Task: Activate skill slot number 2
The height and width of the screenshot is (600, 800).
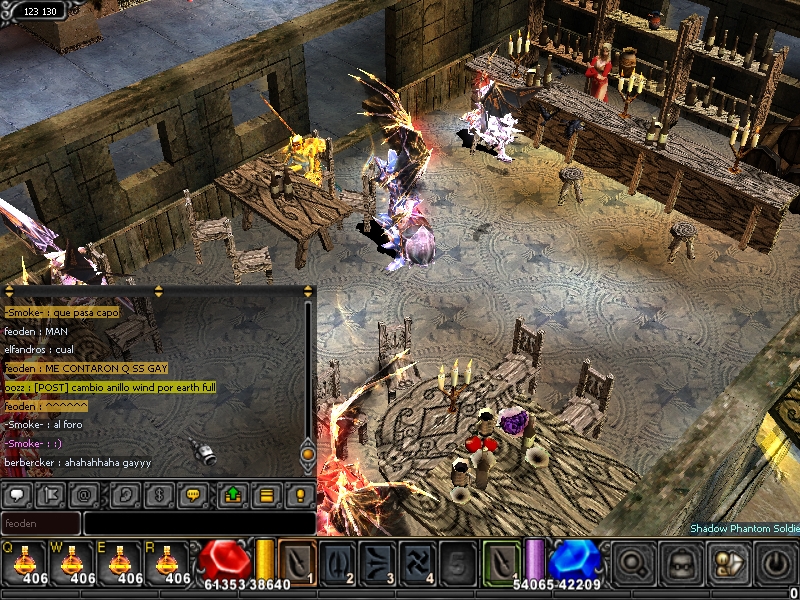Action: point(337,562)
